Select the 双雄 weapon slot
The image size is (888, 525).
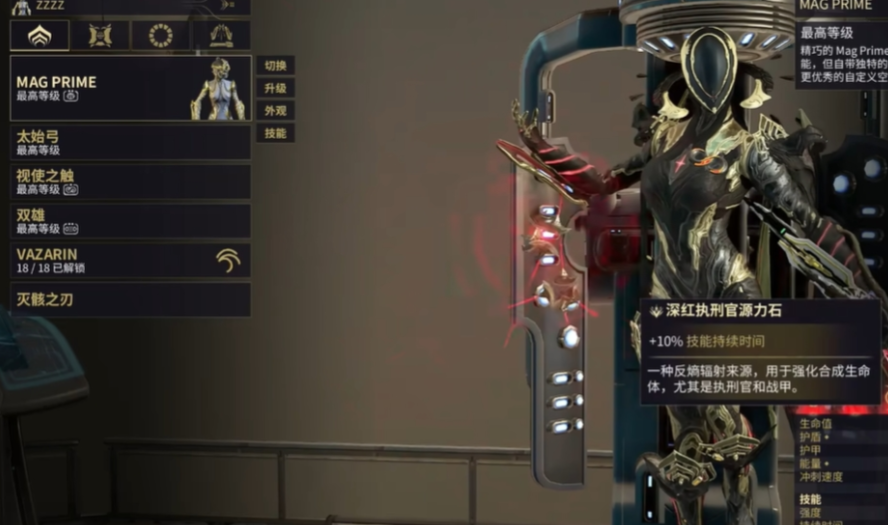tap(130, 221)
